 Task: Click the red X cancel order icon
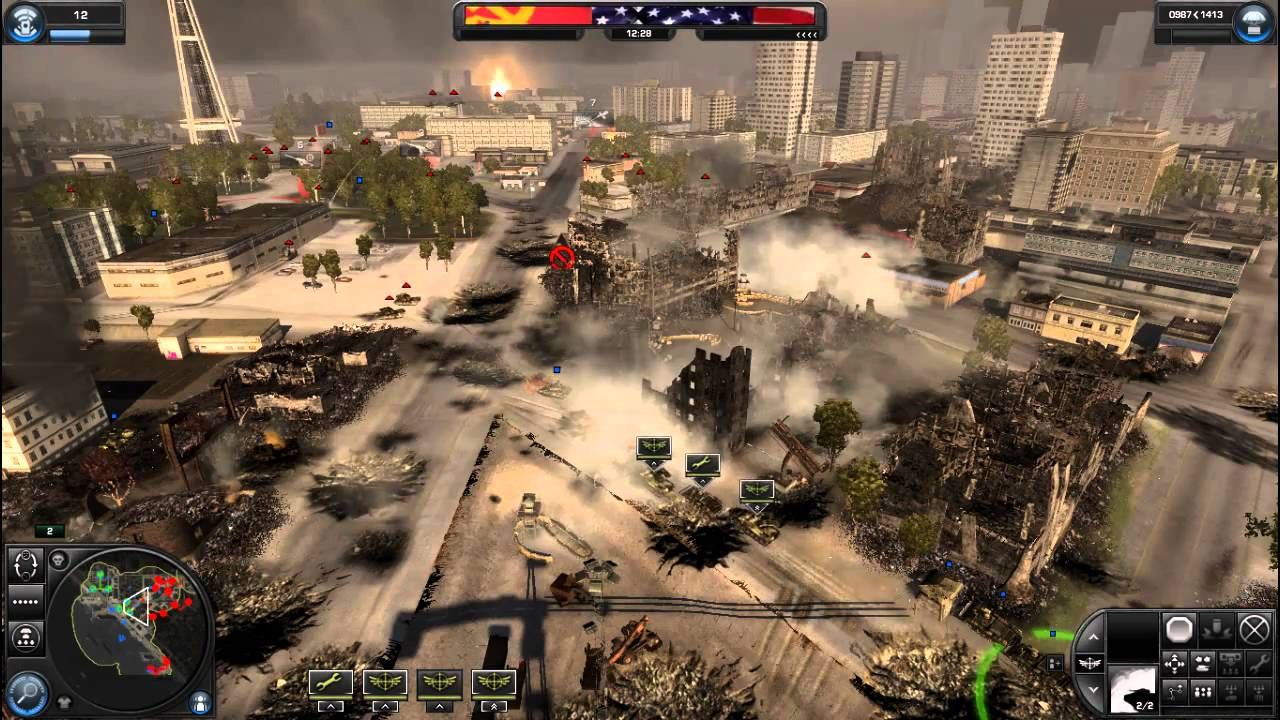point(1254,628)
